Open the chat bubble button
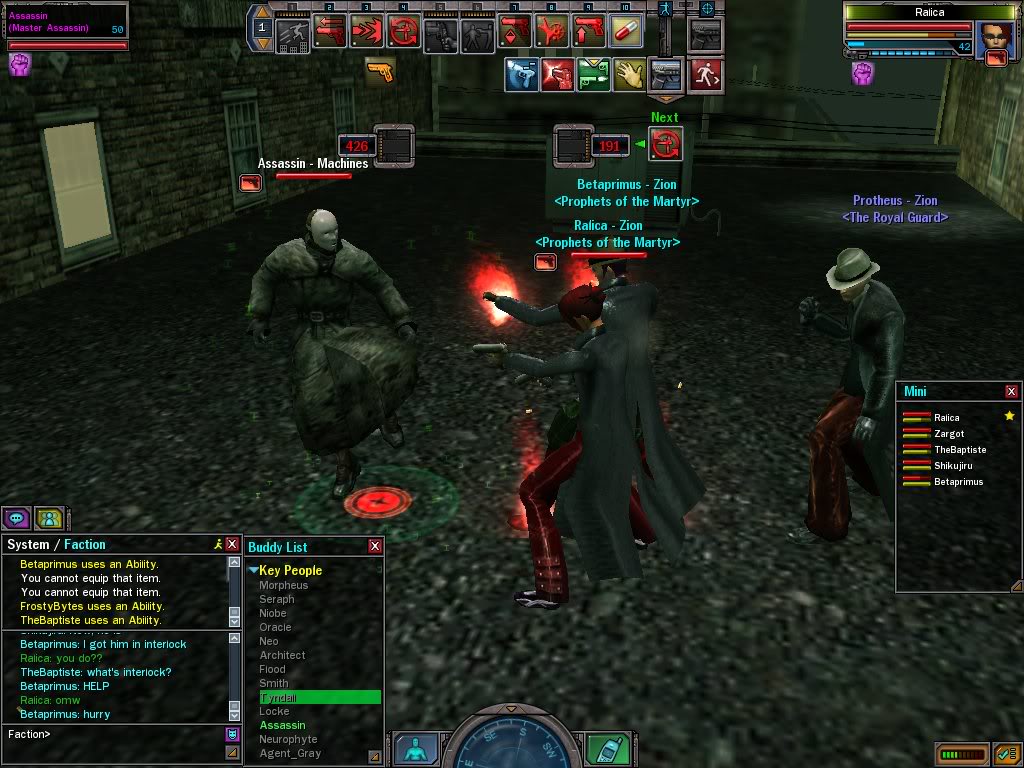Screen dimensions: 1024x768 (16, 518)
